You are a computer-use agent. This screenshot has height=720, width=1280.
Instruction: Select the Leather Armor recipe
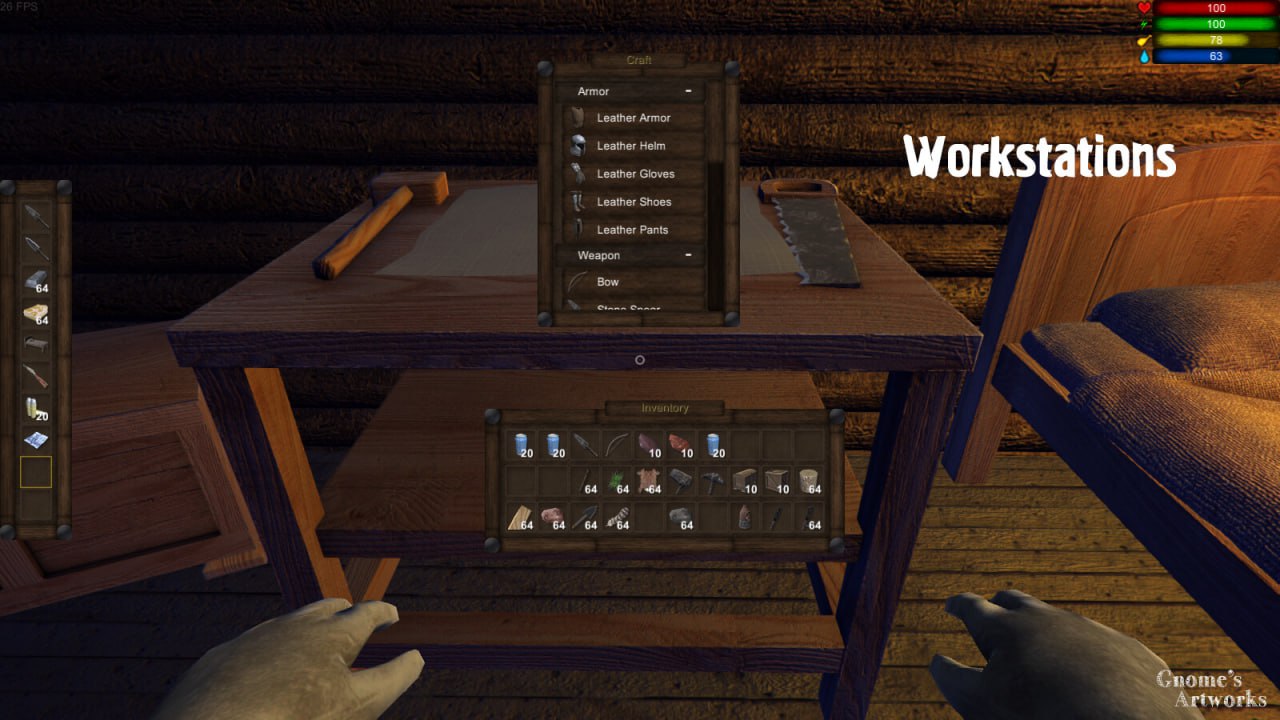click(633, 118)
